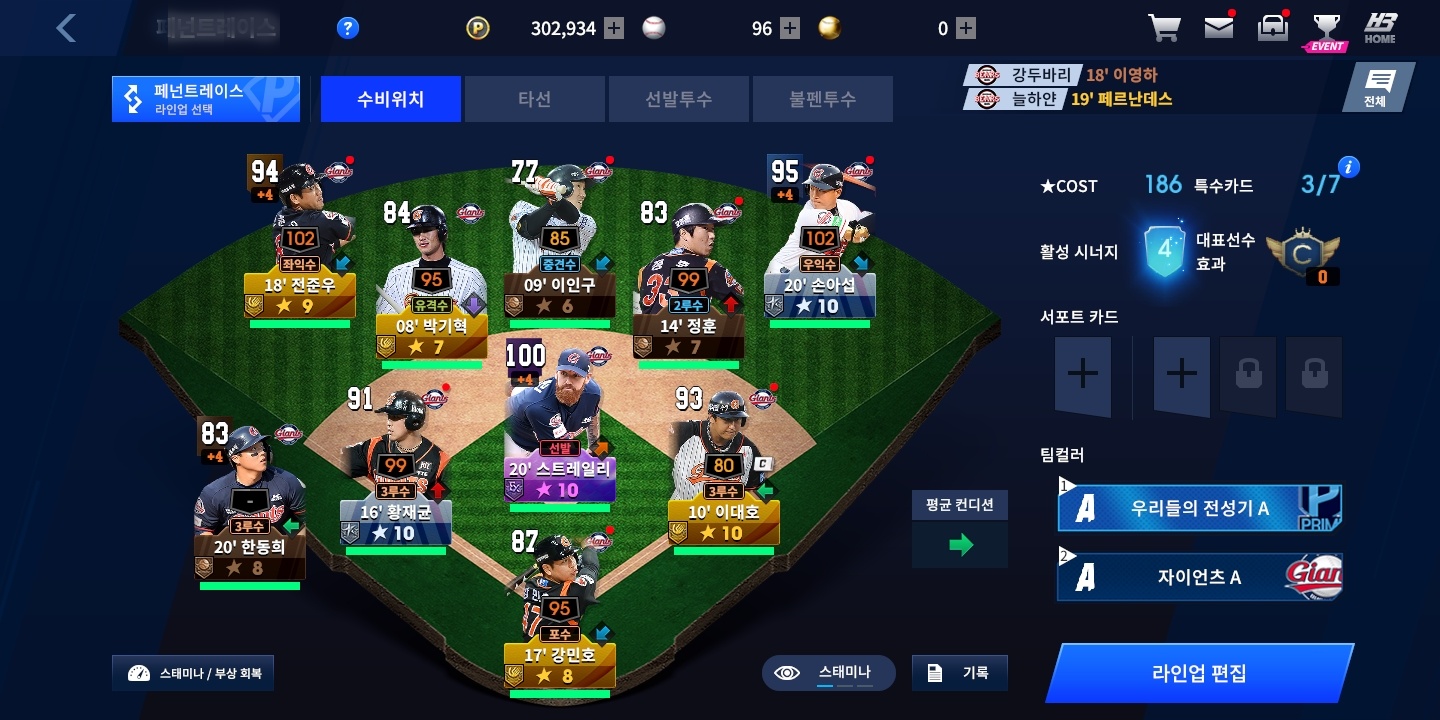Open 페넌트레이스 lineup selection
Viewport: 1440px width, 720px height.
pos(206,99)
